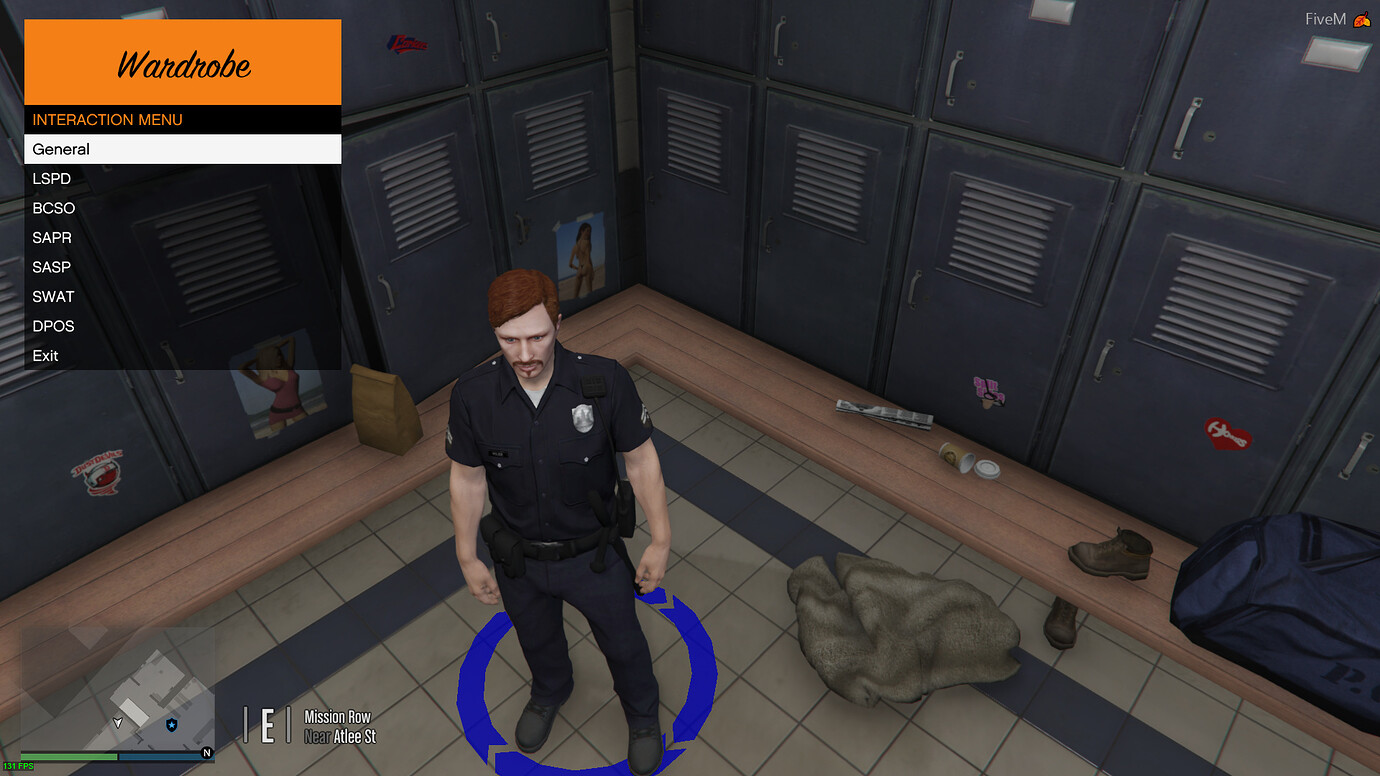
Task: Click the INTERACTION MENU title bar
Action: coord(107,119)
